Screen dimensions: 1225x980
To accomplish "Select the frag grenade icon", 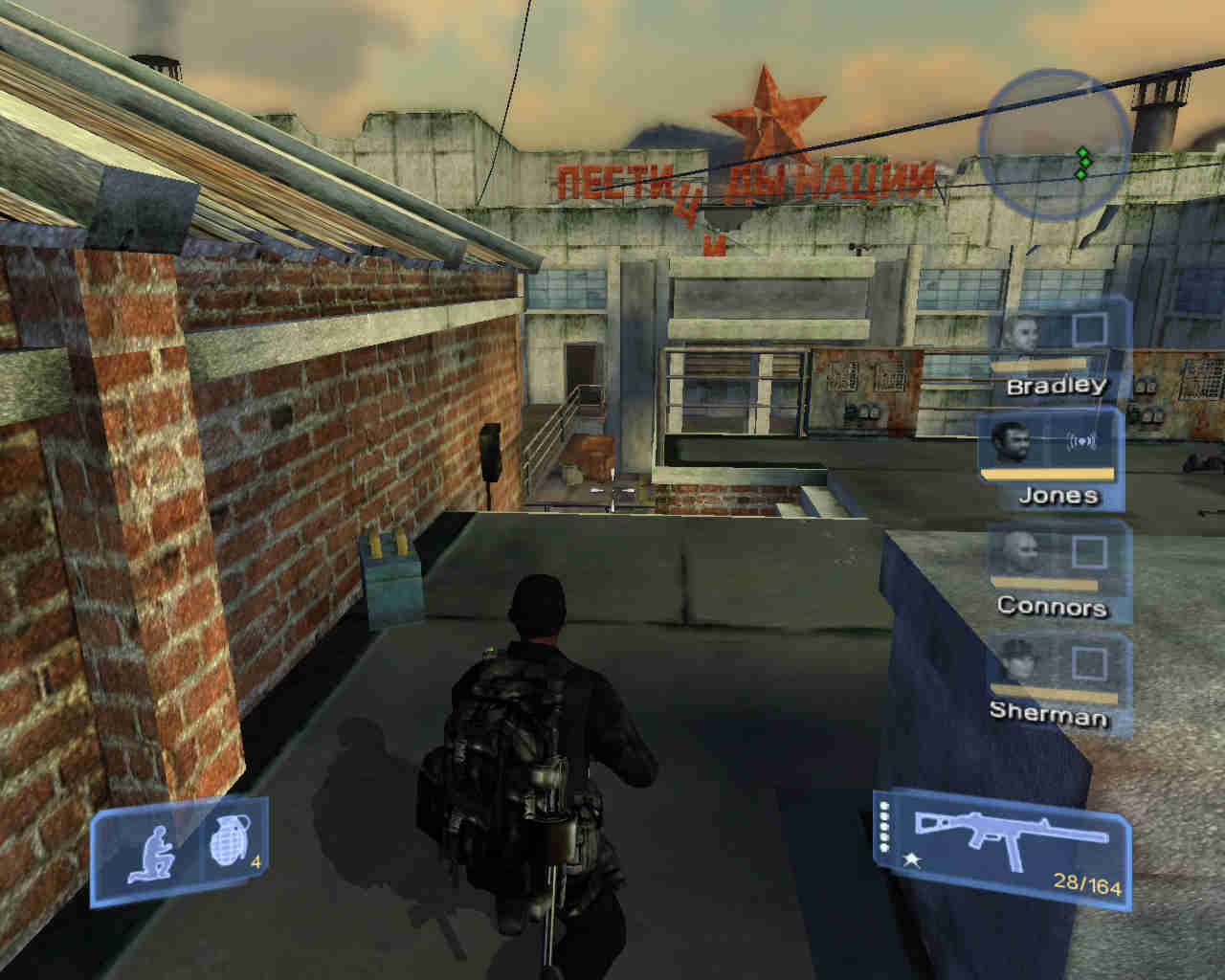I will (x=227, y=846).
